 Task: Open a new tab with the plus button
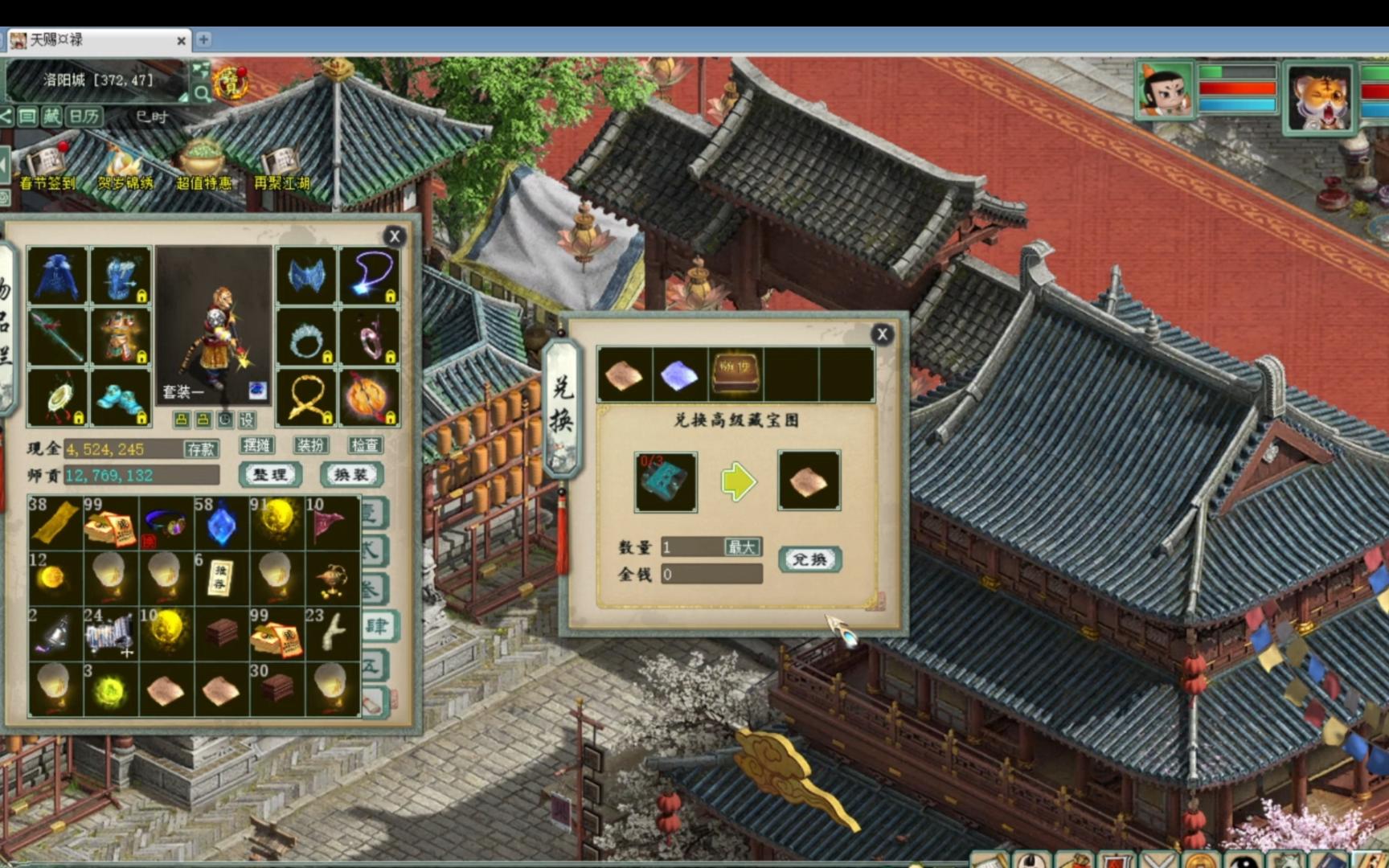(x=203, y=39)
